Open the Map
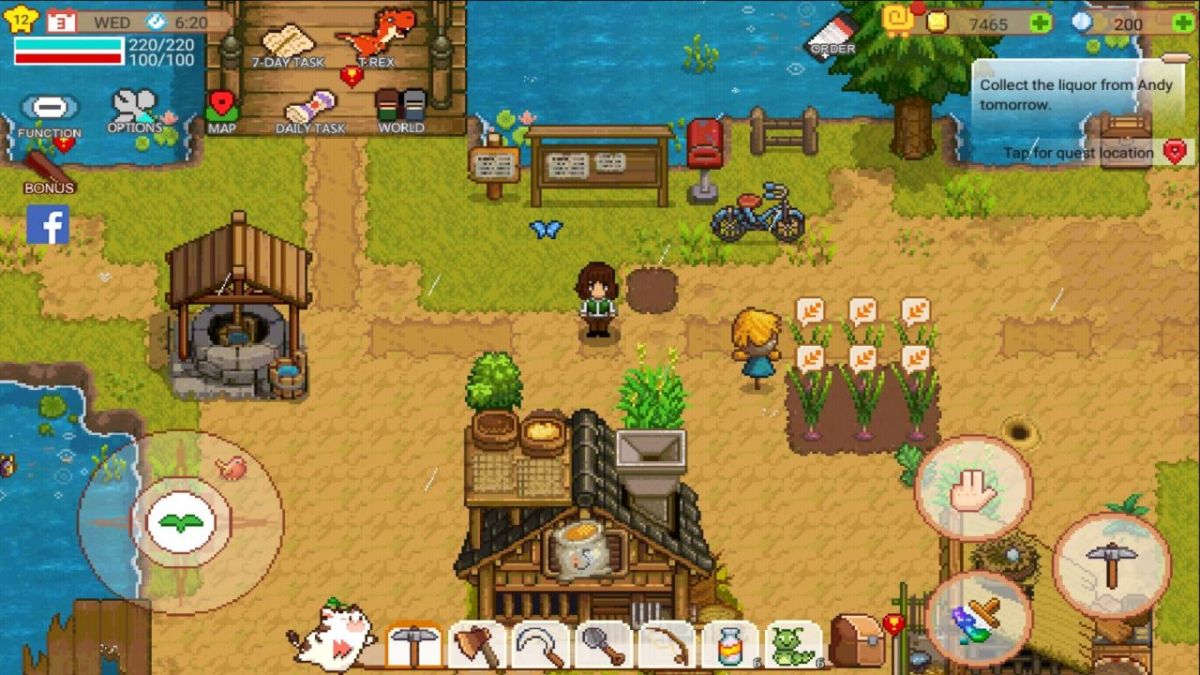This screenshot has height=675, width=1200. click(221, 108)
